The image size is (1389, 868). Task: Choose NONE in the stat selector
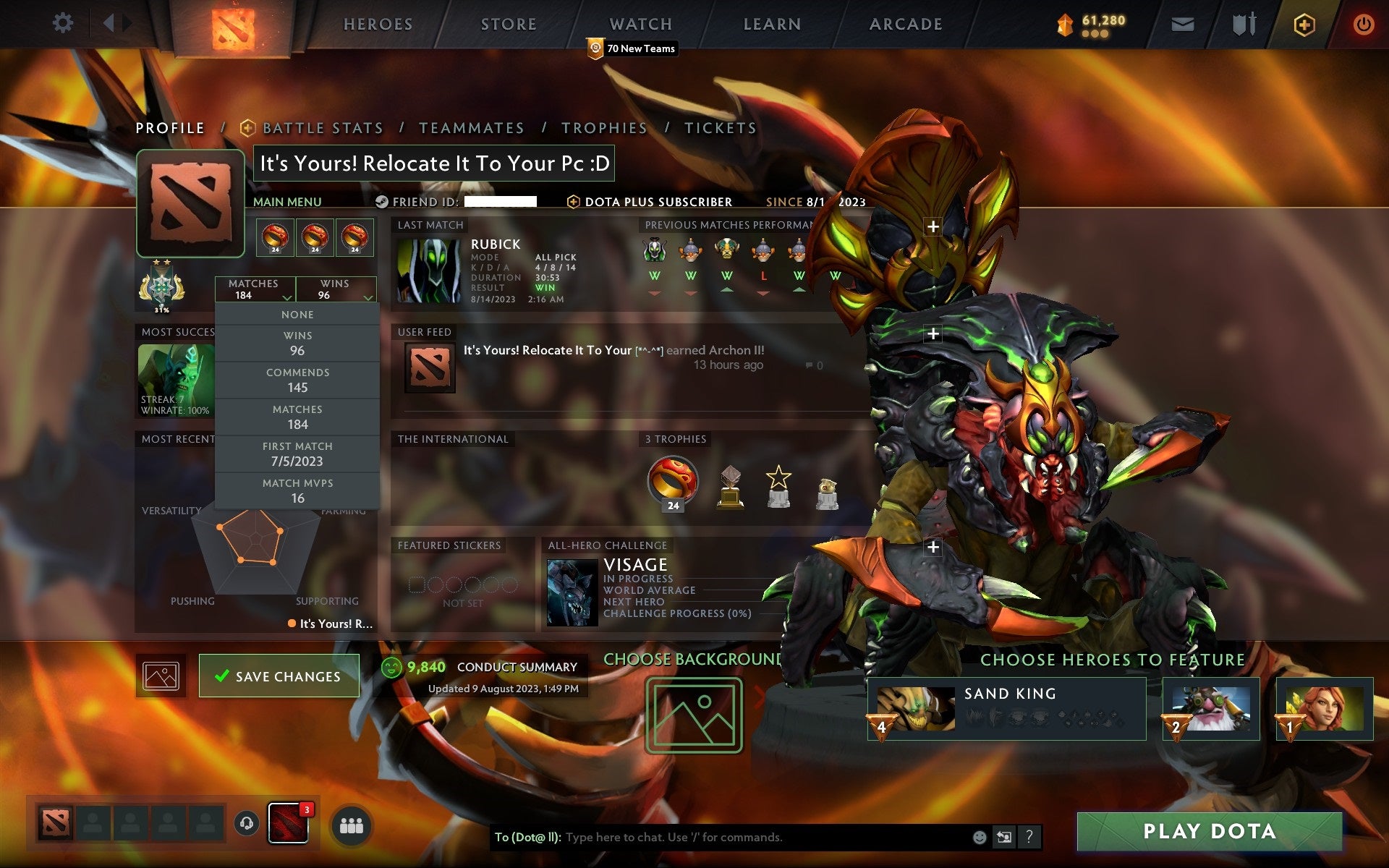click(x=298, y=314)
